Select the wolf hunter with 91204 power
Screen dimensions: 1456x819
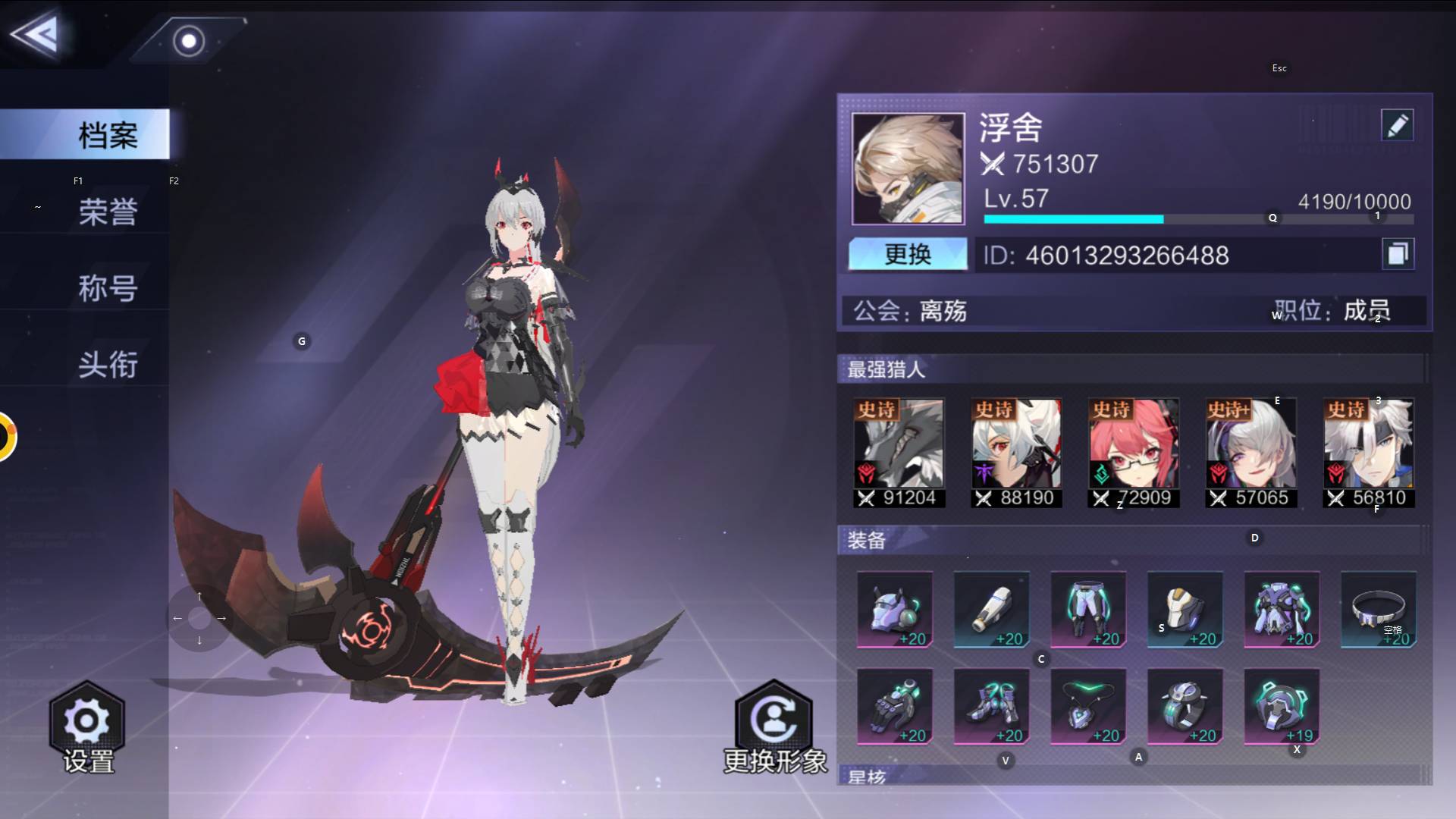click(899, 453)
